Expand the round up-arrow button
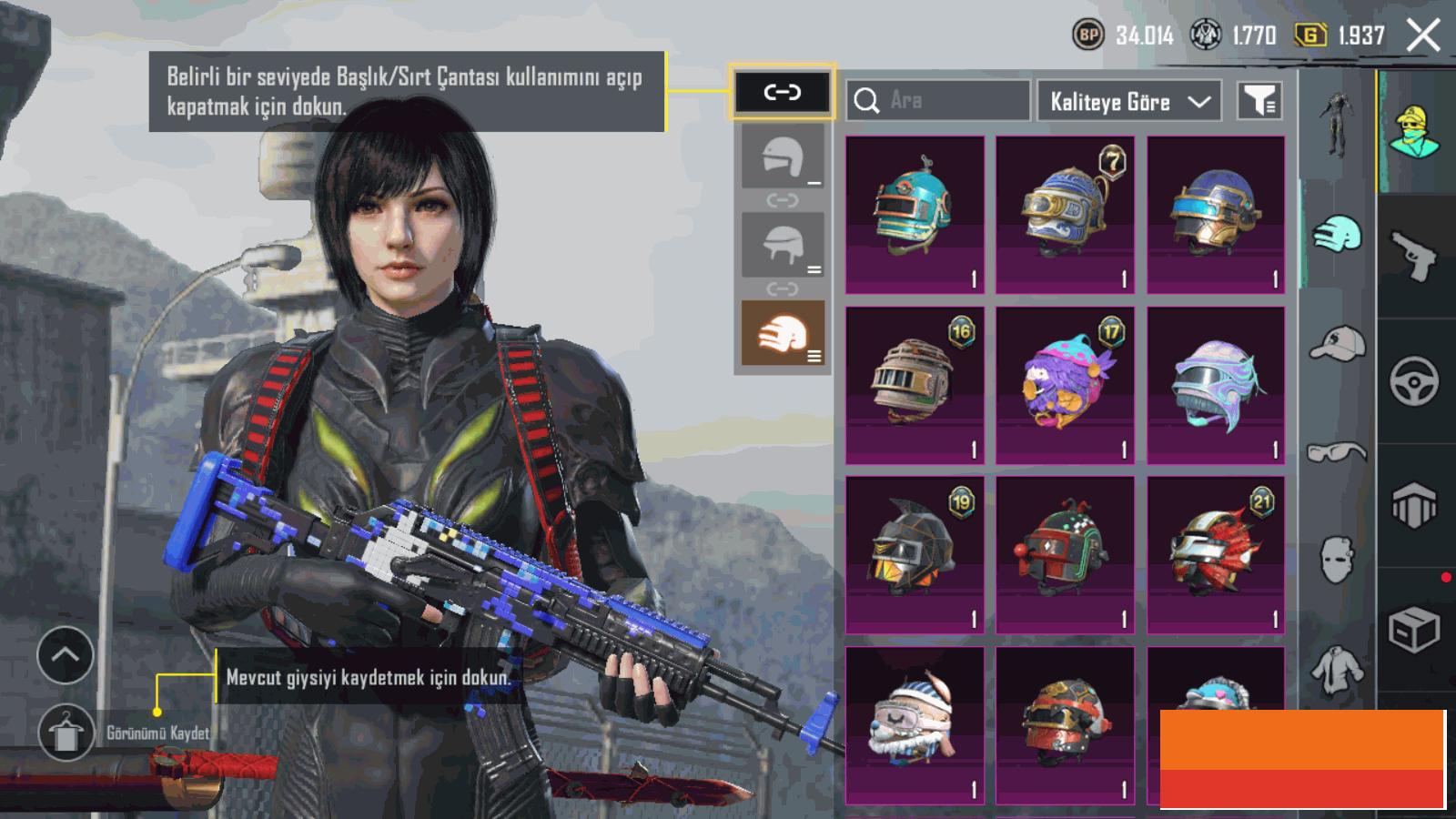Viewport: 1456px width, 819px height. click(x=66, y=654)
